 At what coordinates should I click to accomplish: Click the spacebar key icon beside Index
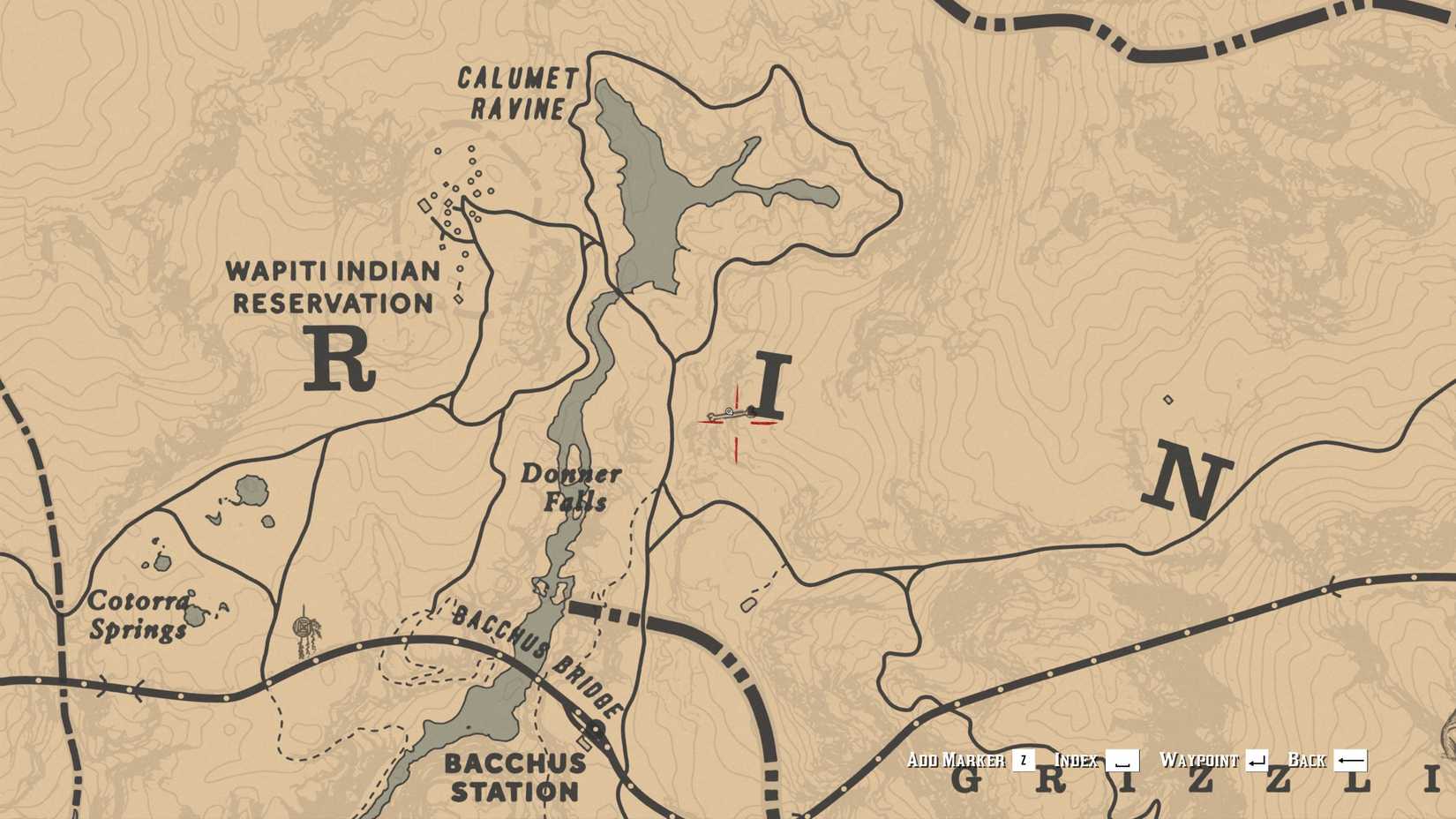[x=1122, y=761]
